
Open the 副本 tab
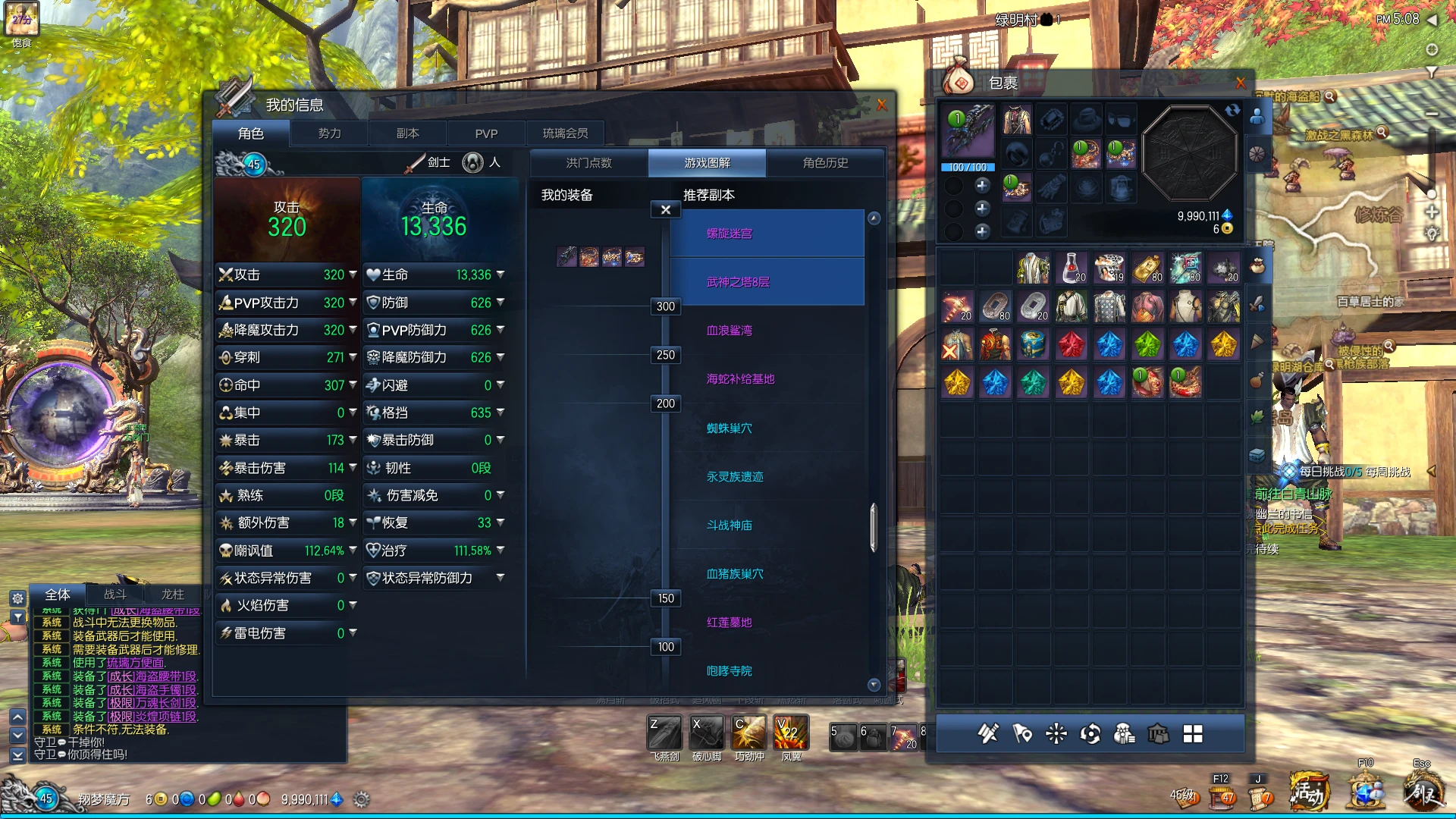click(407, 133)
